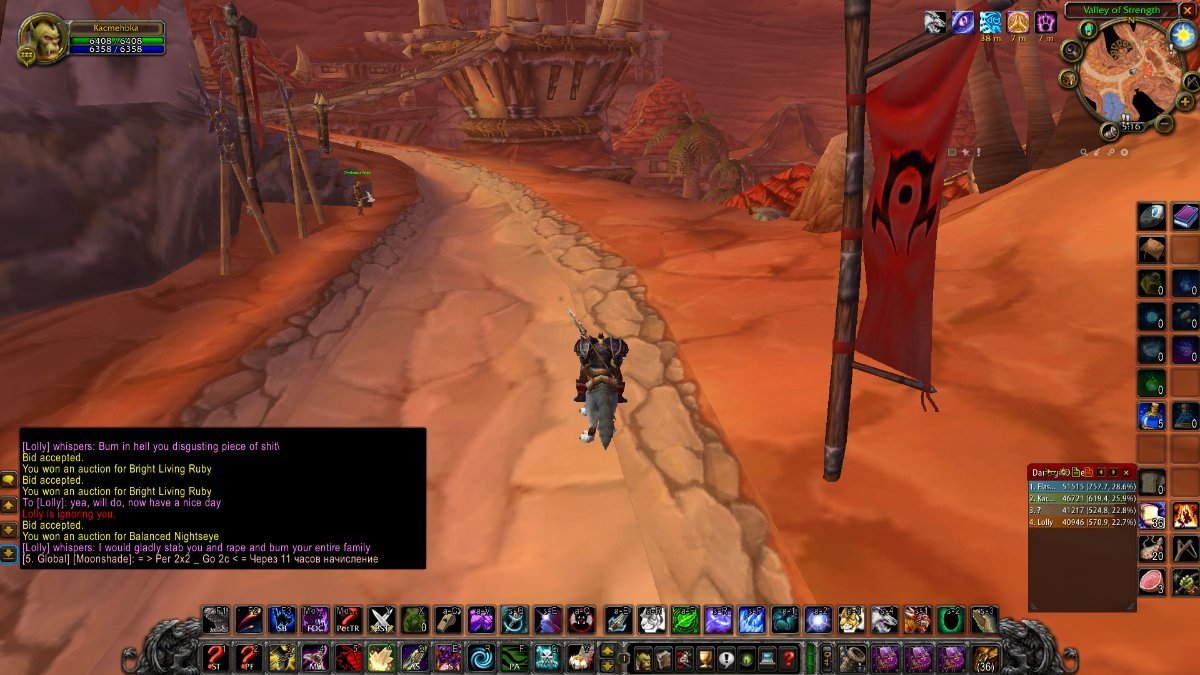
Task: Select the white wolf buff icon
Action: point(935,22)
